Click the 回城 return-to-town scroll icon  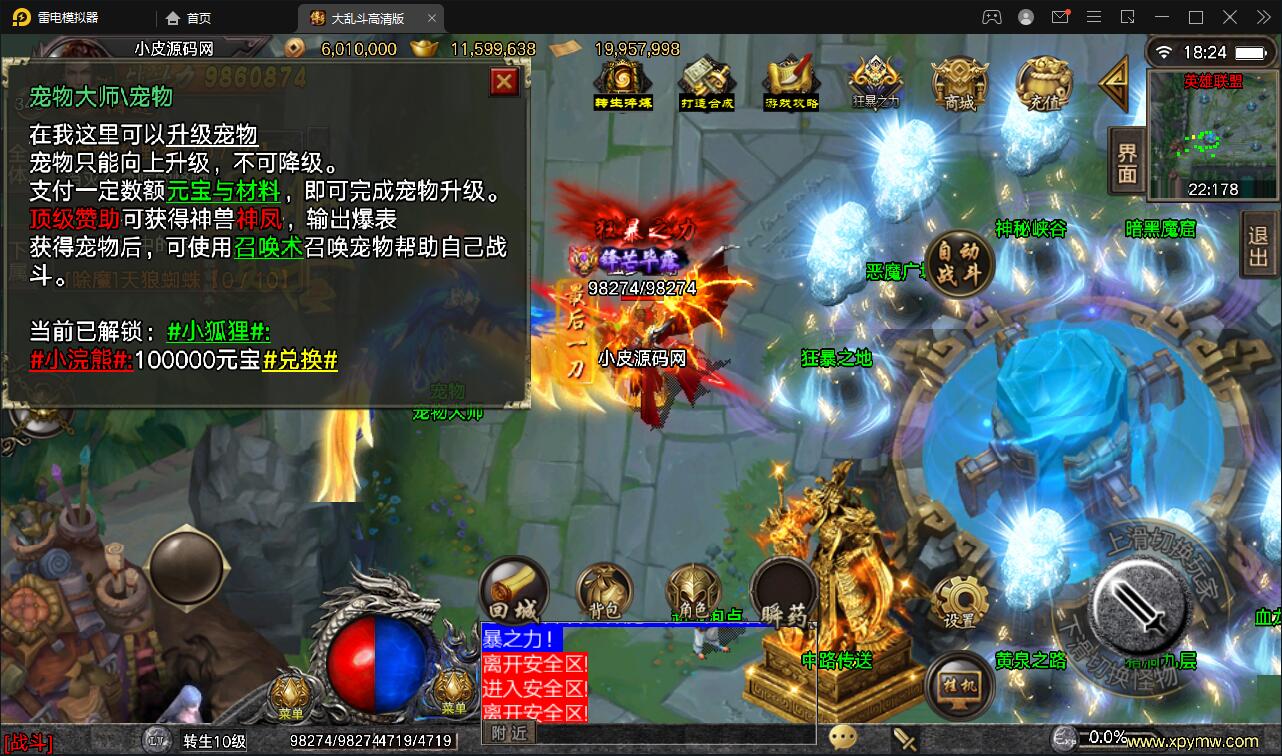513,590
